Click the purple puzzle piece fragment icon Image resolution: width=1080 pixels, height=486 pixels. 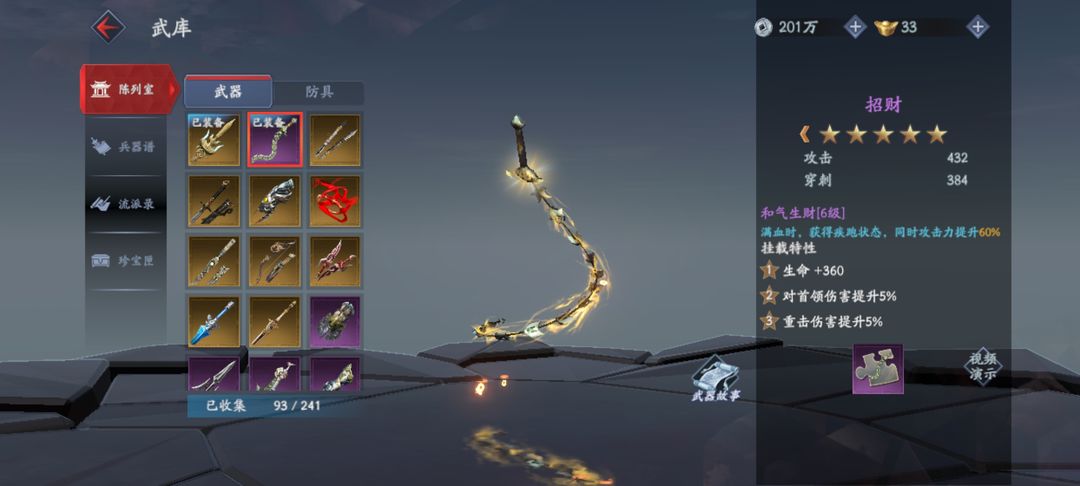(x=877, y=369)
